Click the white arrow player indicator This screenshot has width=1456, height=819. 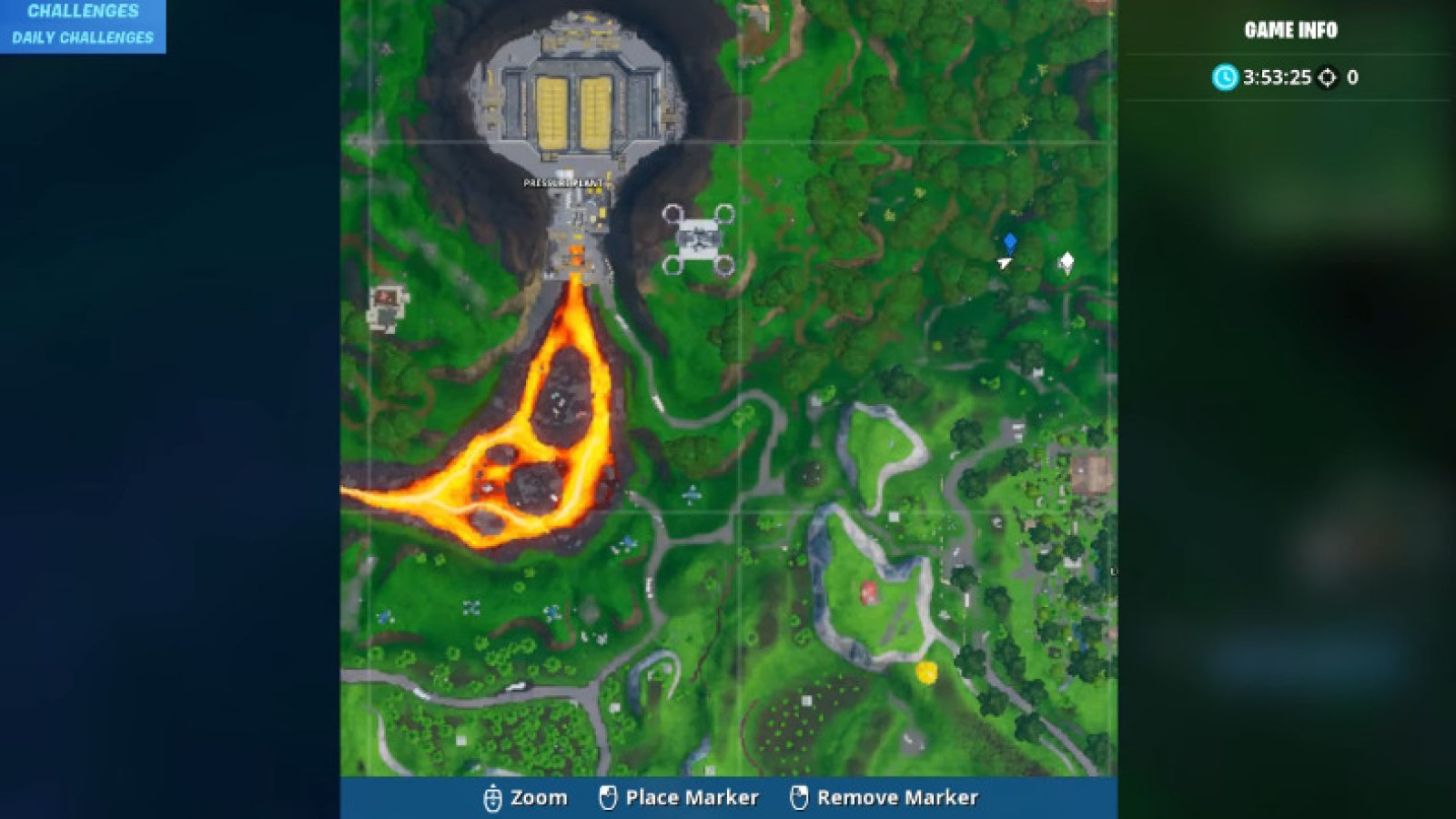(1002, 262)
